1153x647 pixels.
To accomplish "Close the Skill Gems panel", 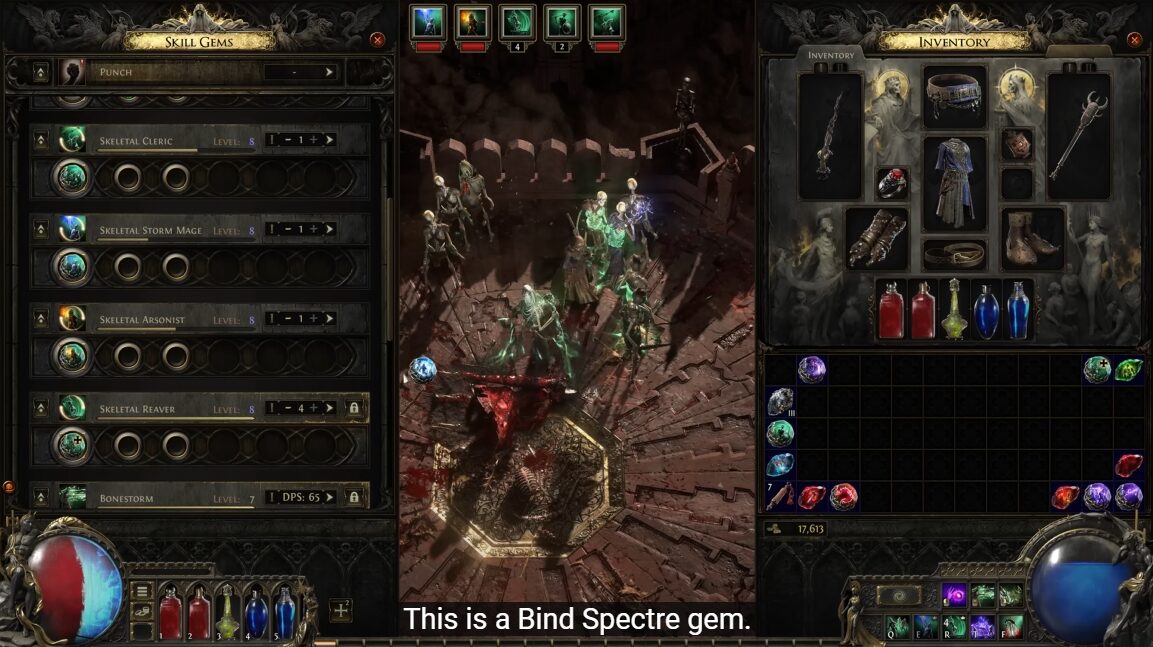I will tap(377, 40).
